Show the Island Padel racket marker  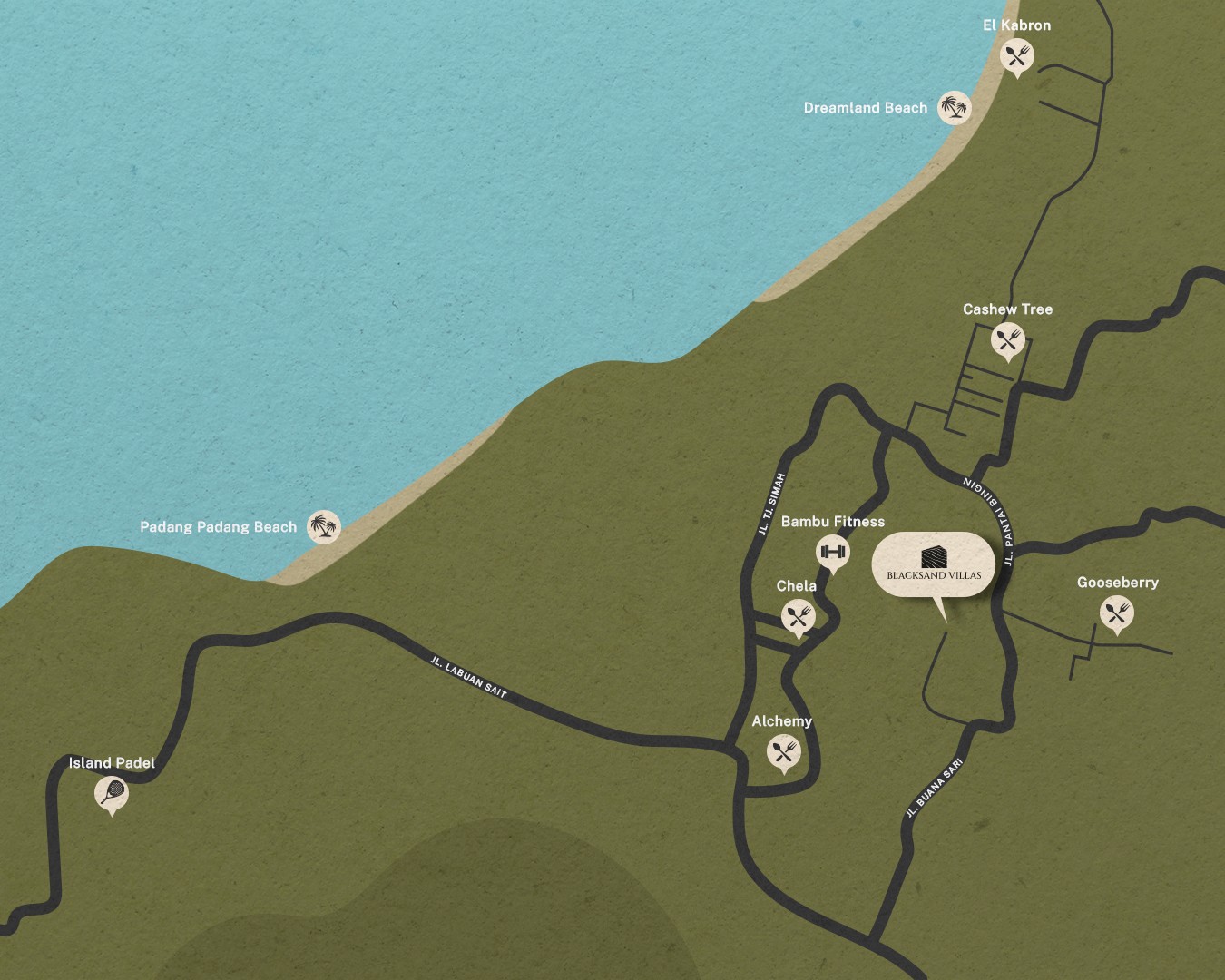pos(112,794)
